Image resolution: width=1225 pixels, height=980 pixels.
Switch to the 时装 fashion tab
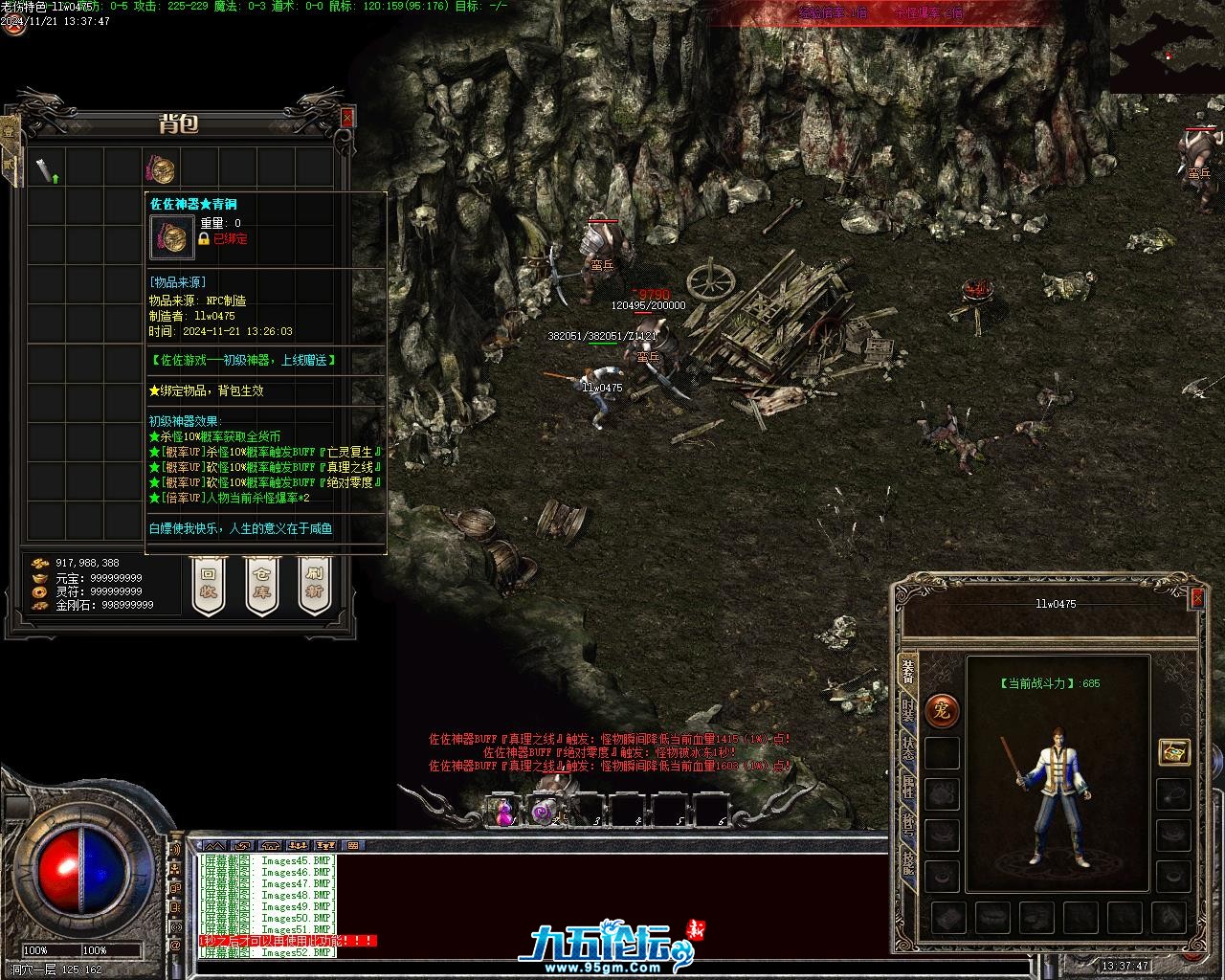point(907,712)
